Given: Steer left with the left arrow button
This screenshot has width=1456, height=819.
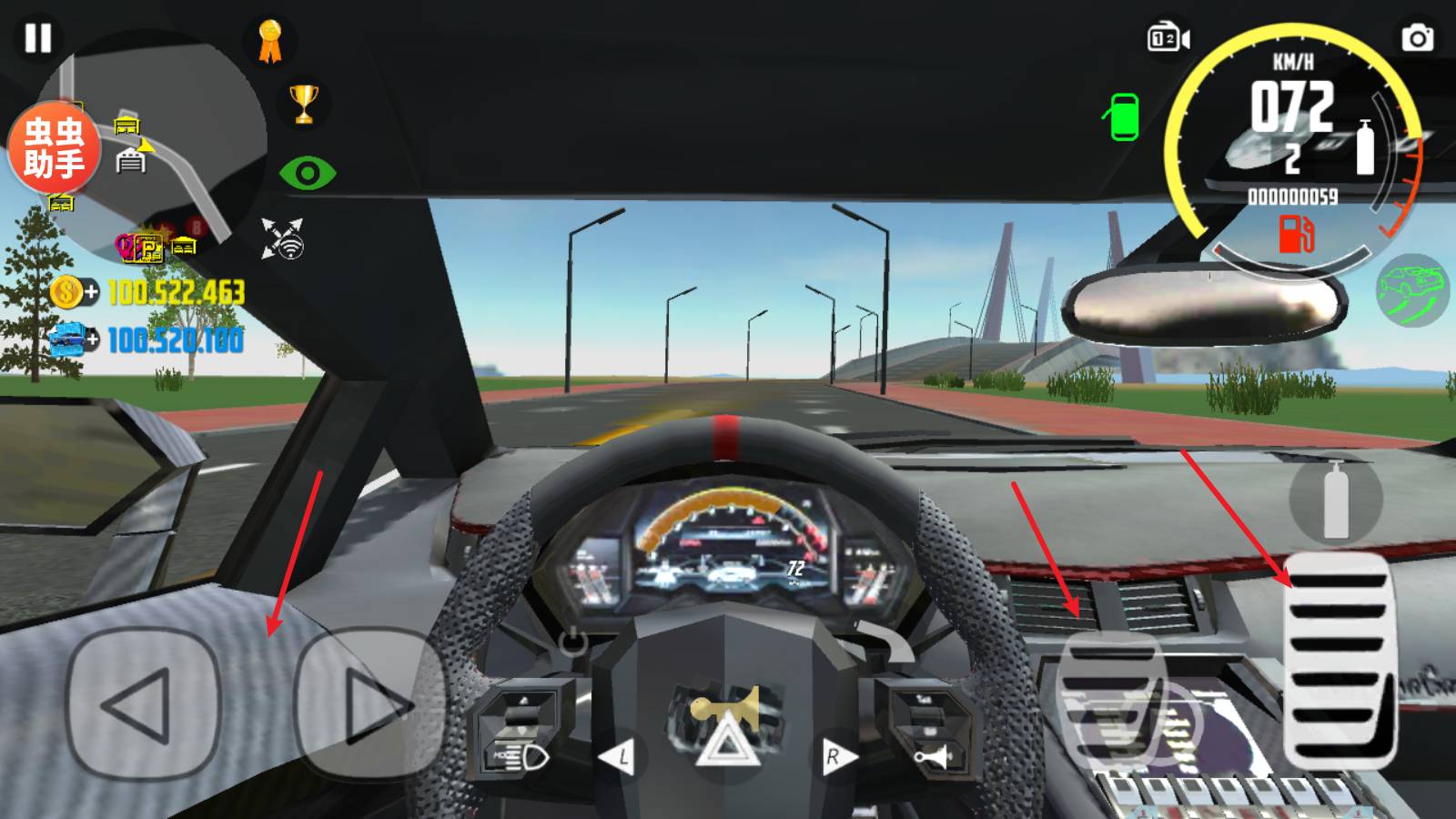Looking at the screenshot, I should click(143, 703).
